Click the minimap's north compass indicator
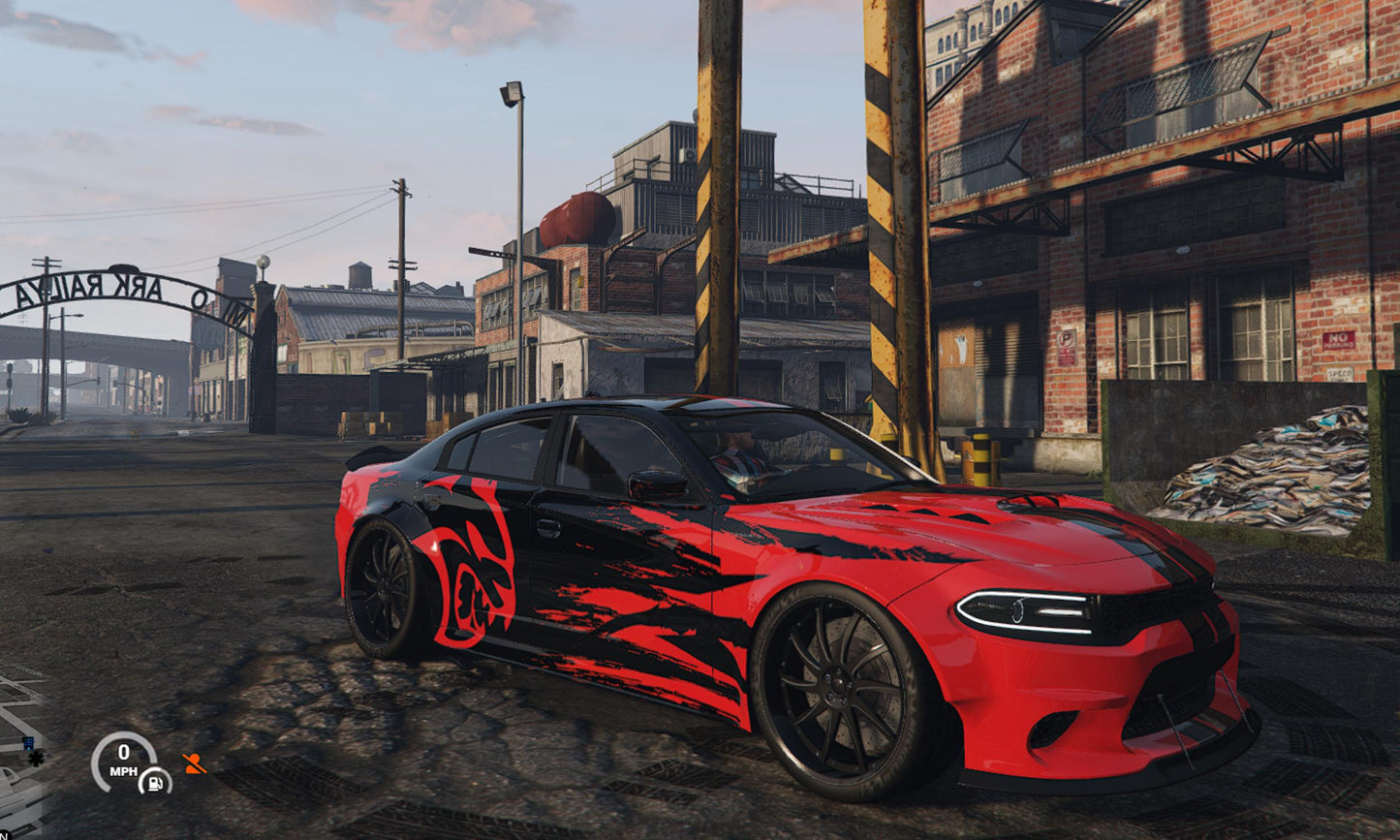The image size is (1400, 840). tap(4, 835)
